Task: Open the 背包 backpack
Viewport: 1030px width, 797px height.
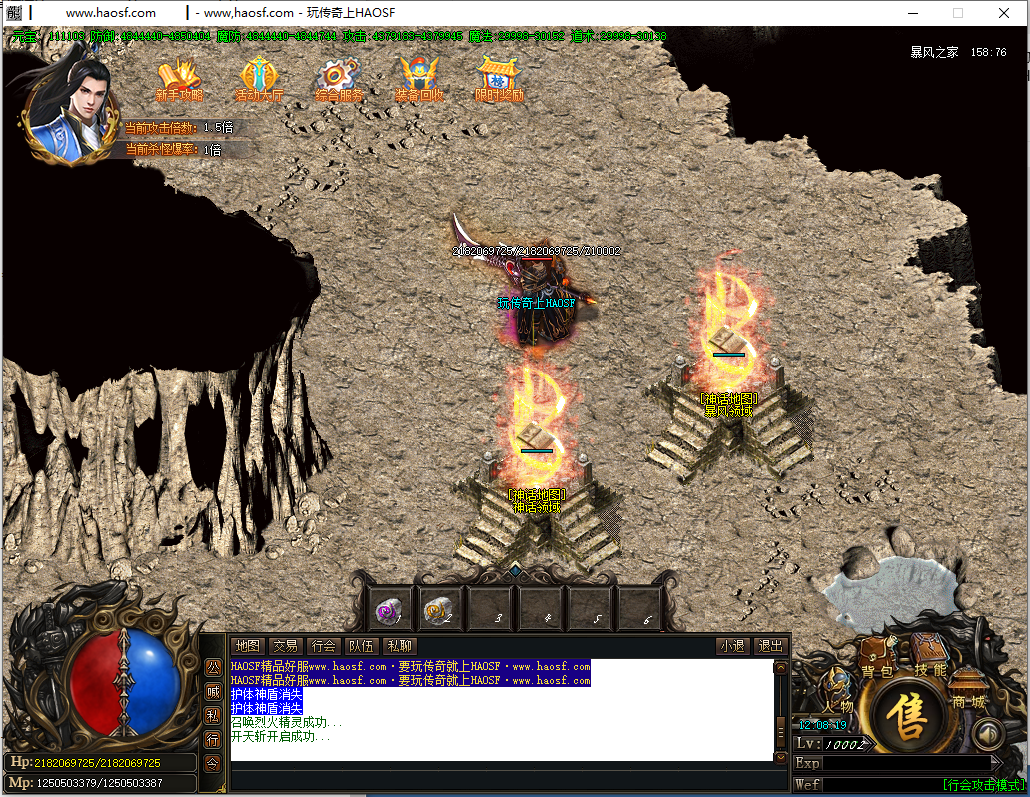Action: point(877,660)
